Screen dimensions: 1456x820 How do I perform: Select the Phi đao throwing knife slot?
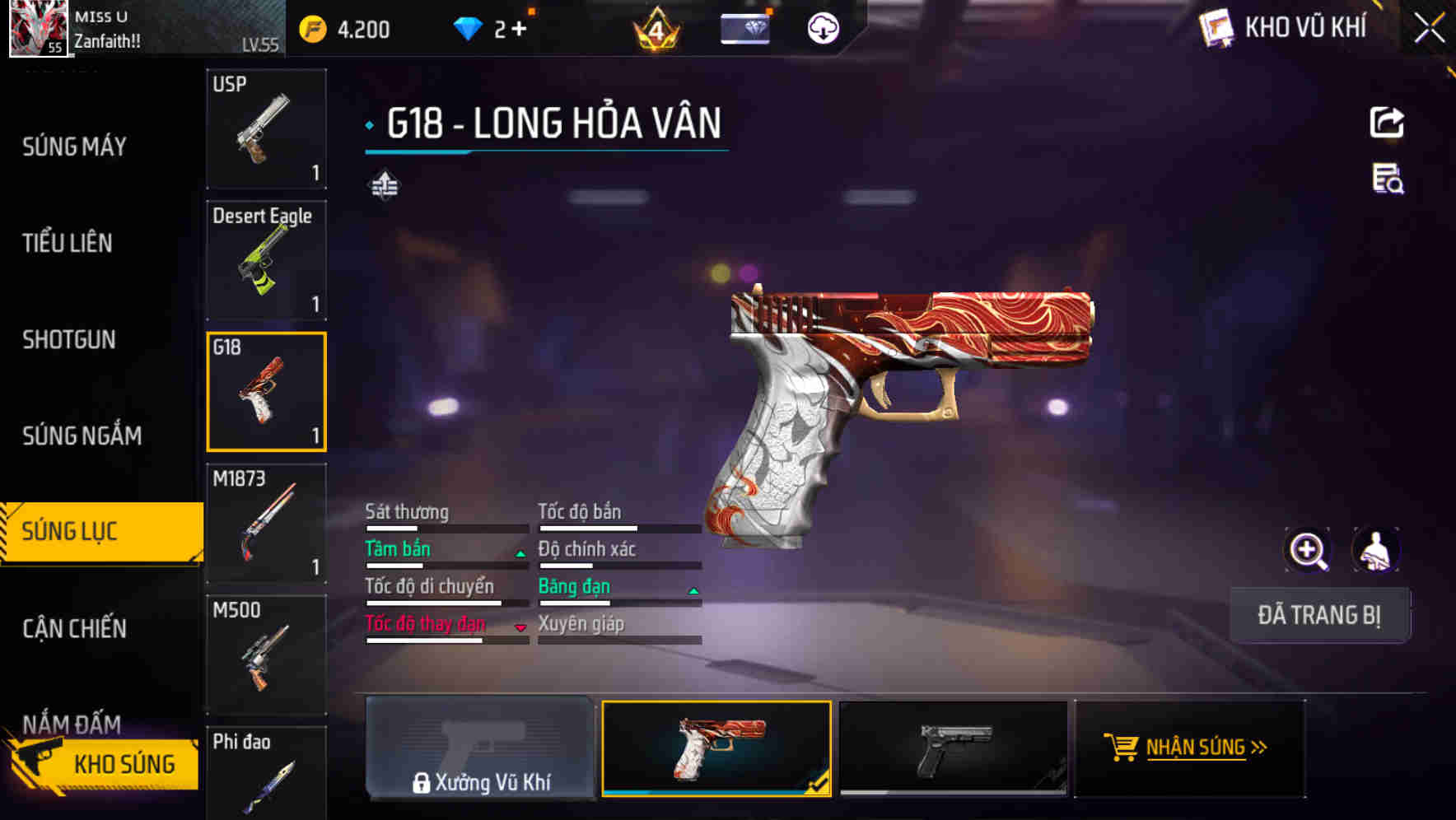point(266,772)
